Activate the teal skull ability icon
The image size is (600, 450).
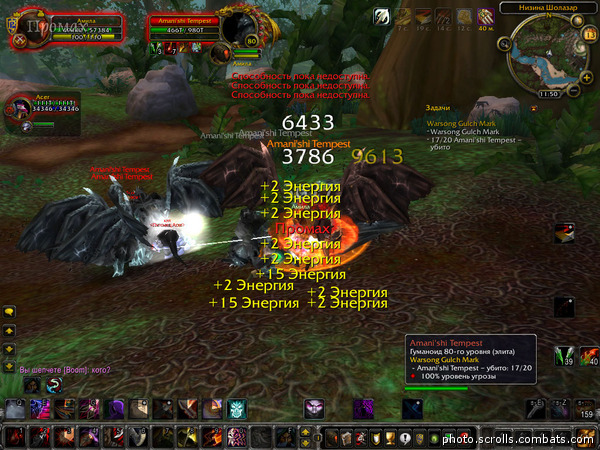click(x=235, y=409)
